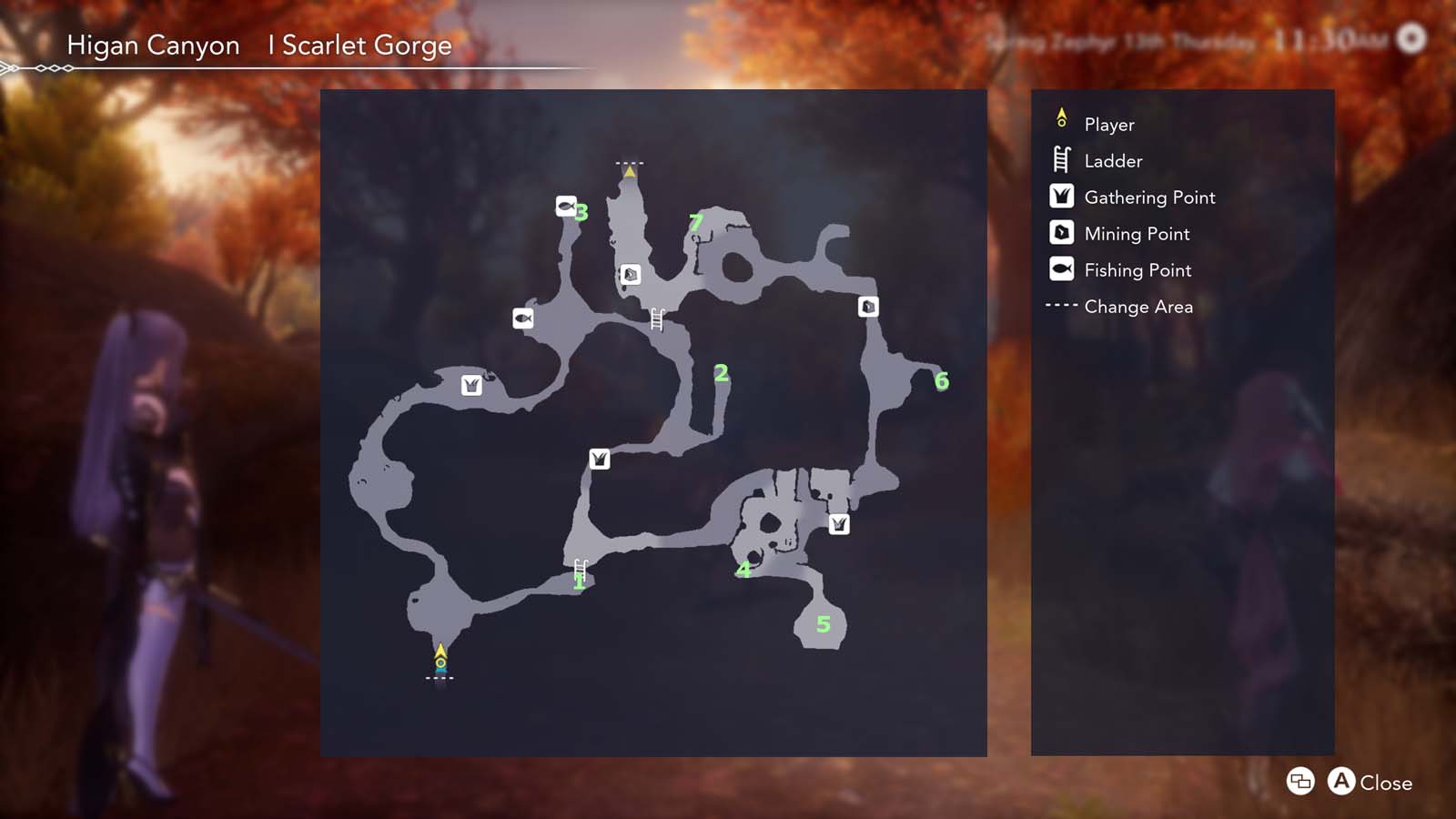Image resolution: width=1456 pixels, height=819 pixels.
Task: Select the gathering point icon in the western clearing
Action: (471, 385)
